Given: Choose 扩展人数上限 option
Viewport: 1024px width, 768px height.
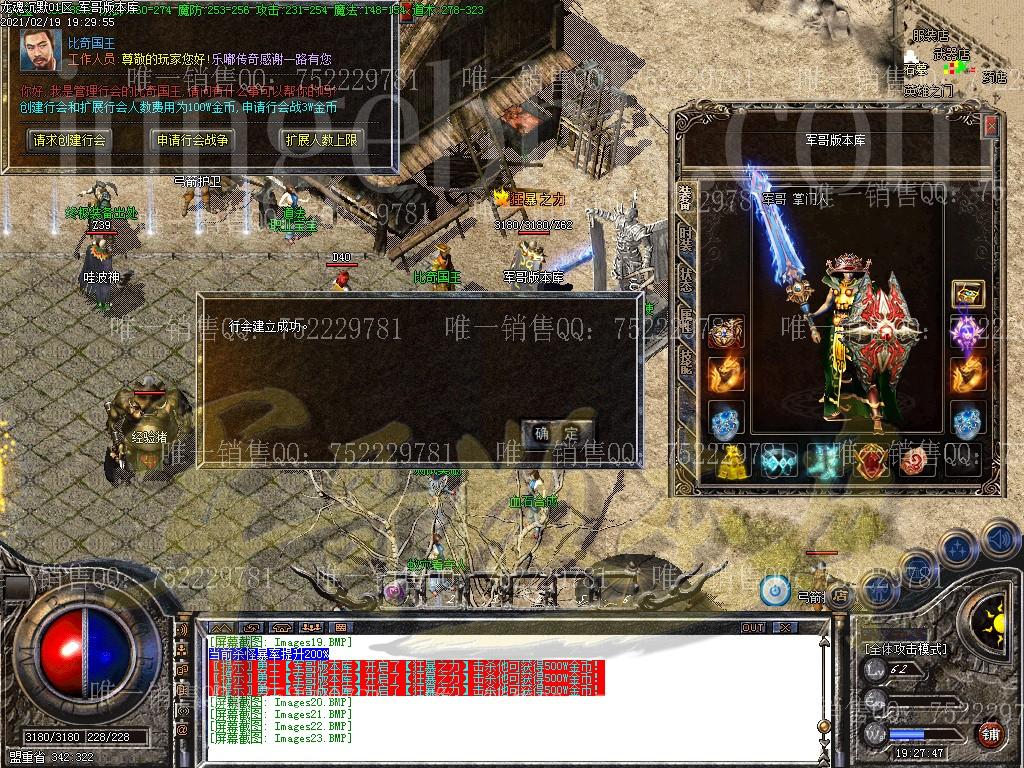Looking at the screenshot, I should coord(320,140).
